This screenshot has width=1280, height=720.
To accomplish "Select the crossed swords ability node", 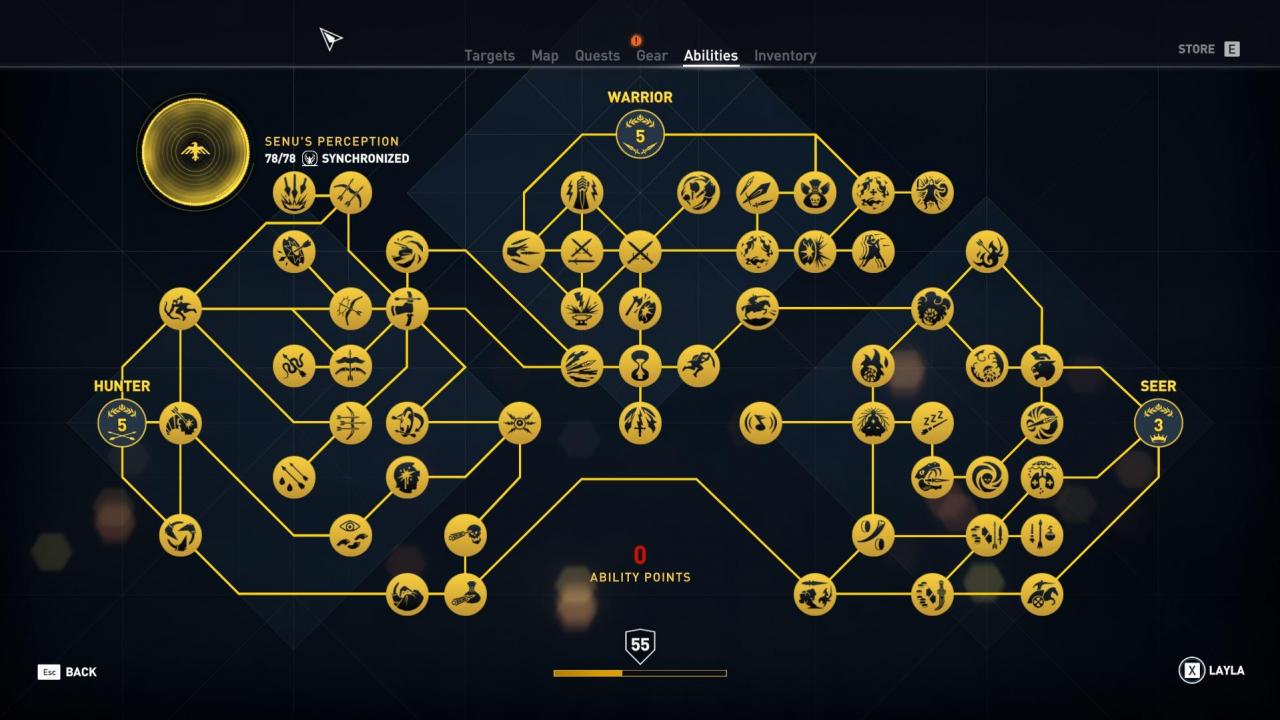I will point(640,251).
